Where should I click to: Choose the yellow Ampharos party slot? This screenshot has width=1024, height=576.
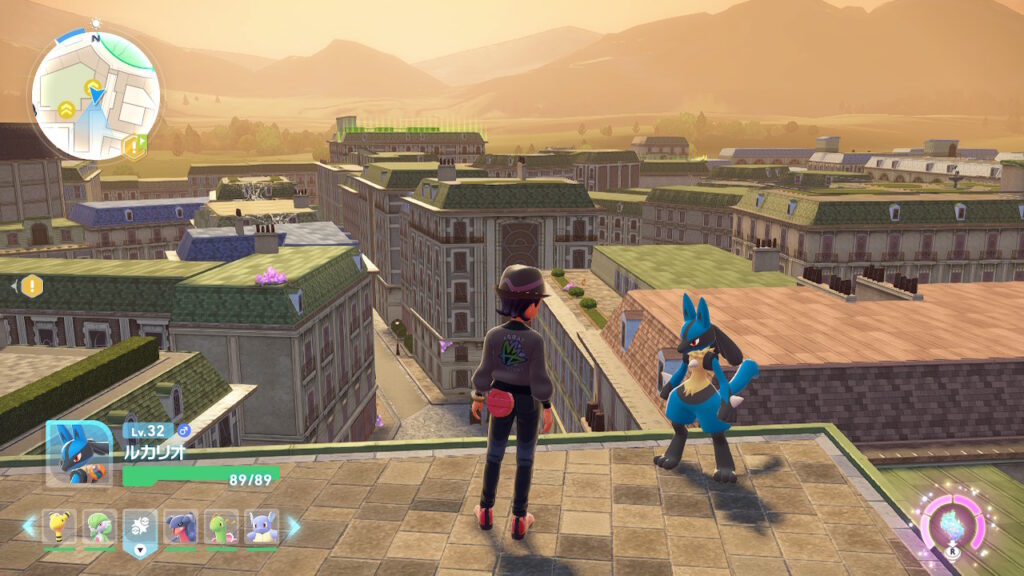(x=59, y=526)
